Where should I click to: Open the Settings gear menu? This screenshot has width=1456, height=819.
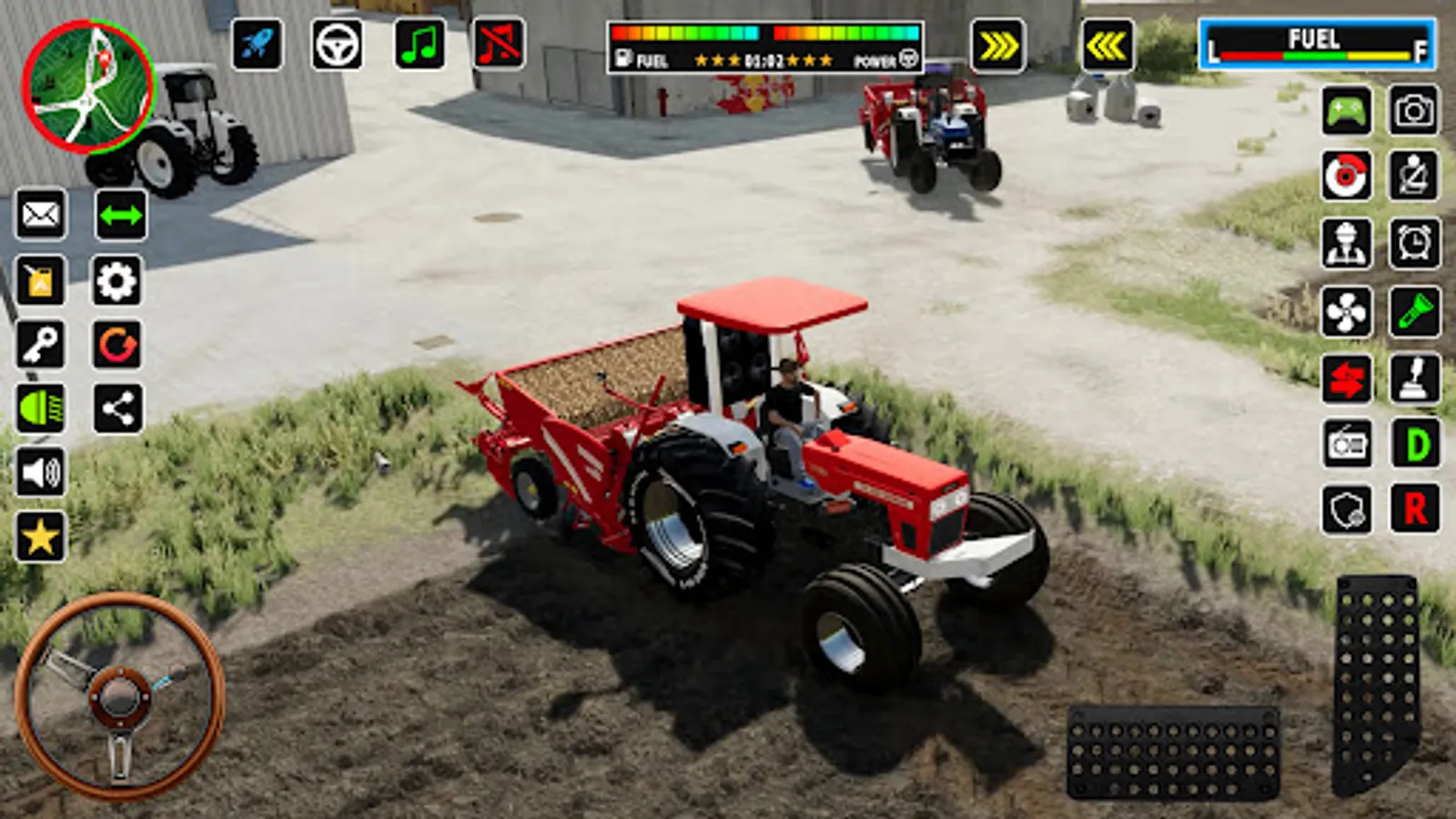click(116, 281)
